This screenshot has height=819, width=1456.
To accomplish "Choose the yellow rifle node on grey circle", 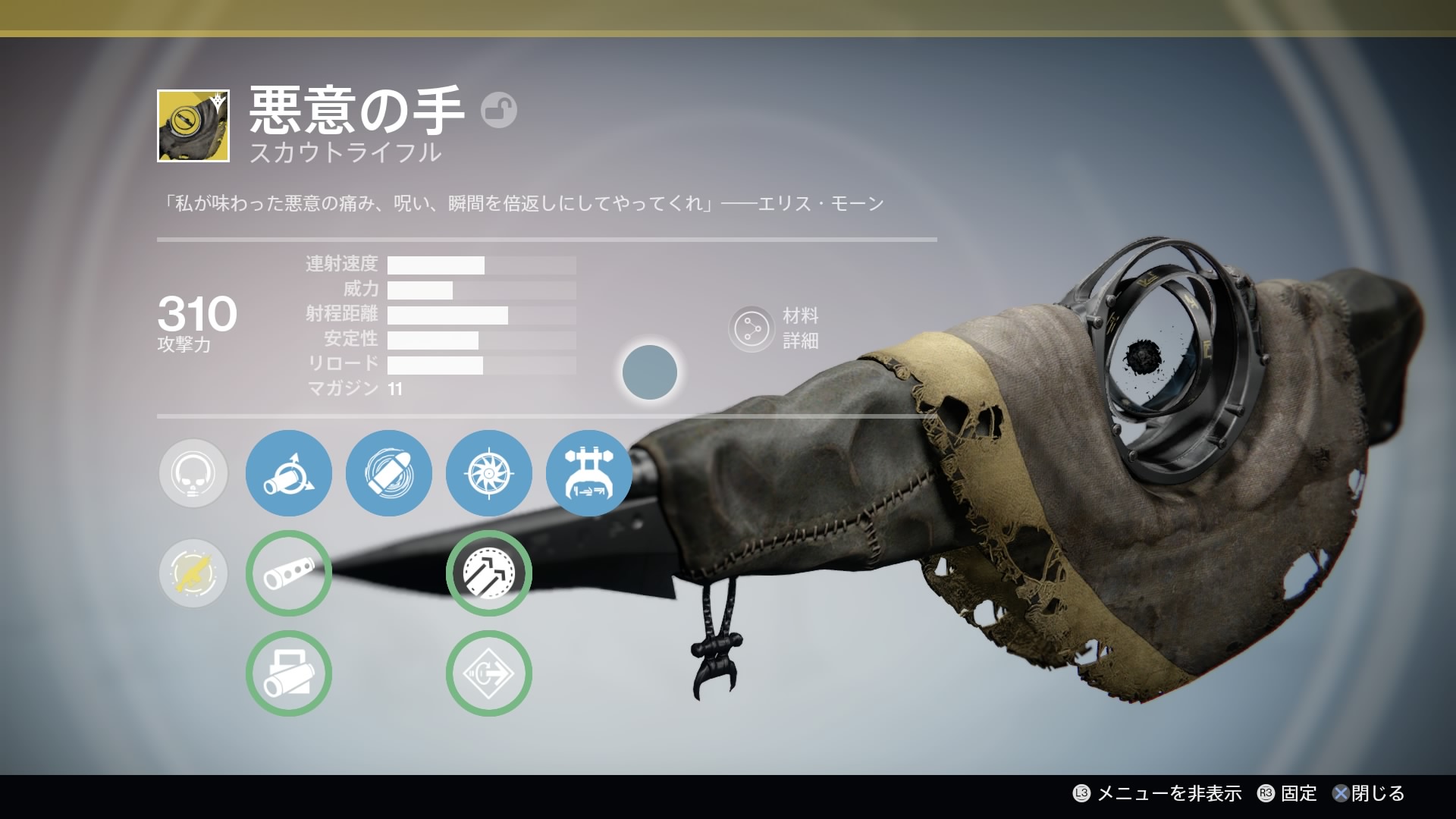I will pos(193,573).
